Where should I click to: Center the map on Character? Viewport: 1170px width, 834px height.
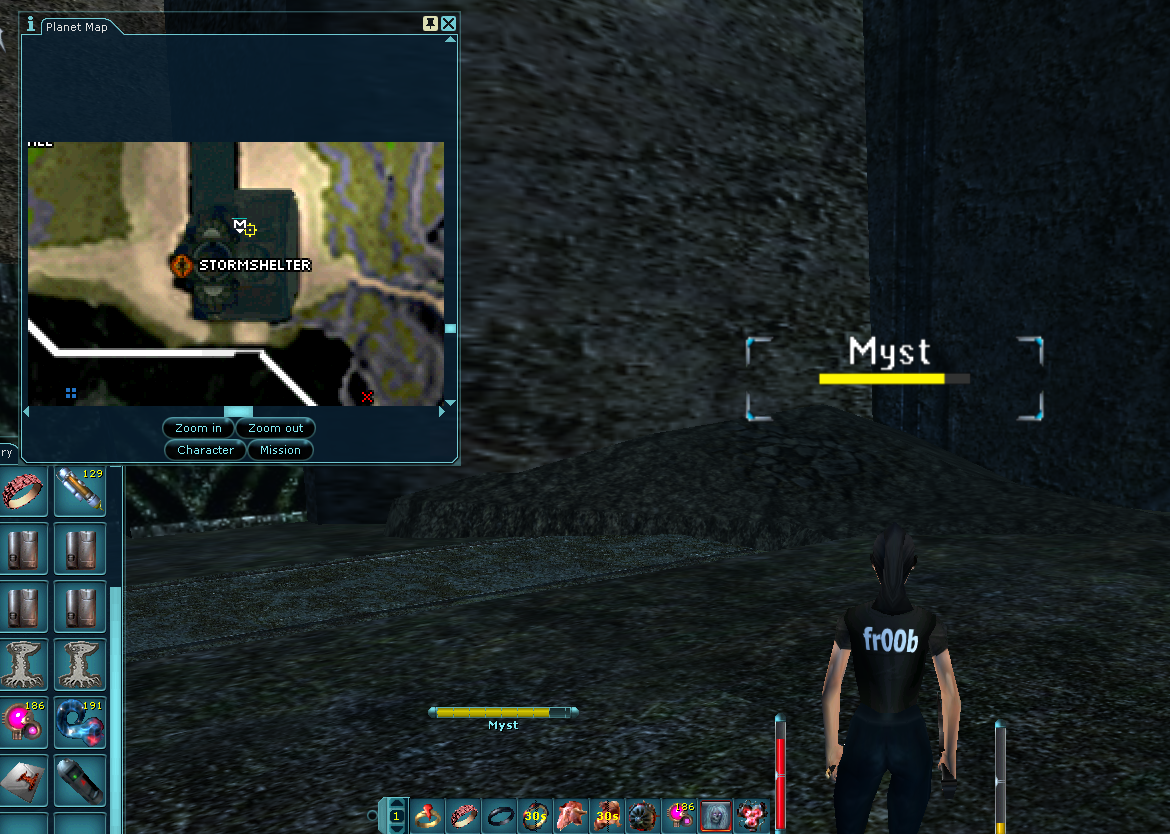tap(205, 450)
